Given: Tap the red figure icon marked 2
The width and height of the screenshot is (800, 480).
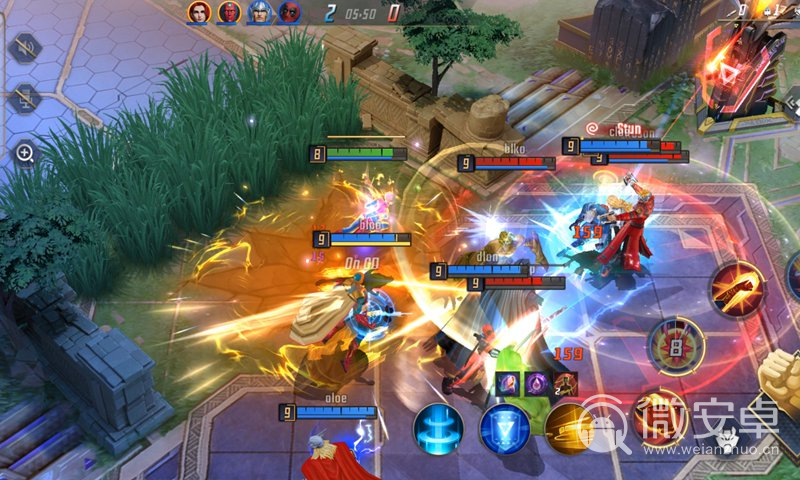Looking at the screenshot, I should coord(565,383).
